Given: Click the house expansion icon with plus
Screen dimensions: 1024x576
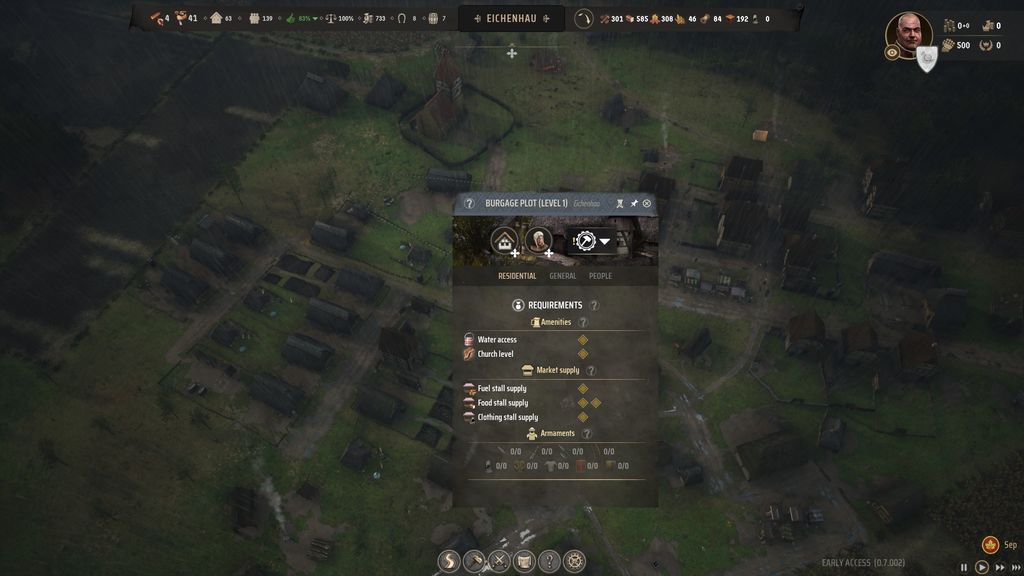Looking at the screenshot, I should (504, 241).
